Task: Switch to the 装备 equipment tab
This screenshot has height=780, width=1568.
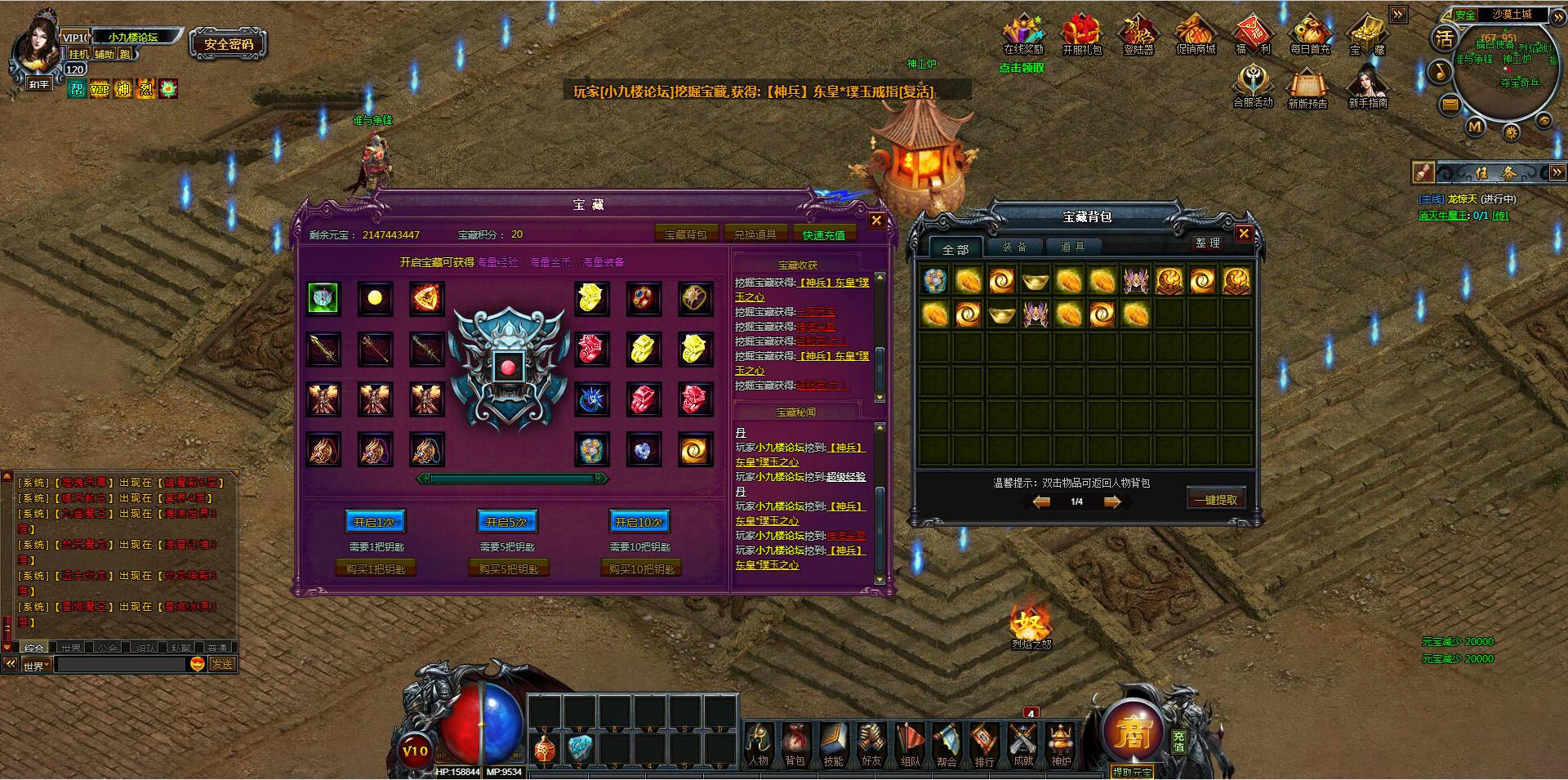Action: pos(1014,247)
